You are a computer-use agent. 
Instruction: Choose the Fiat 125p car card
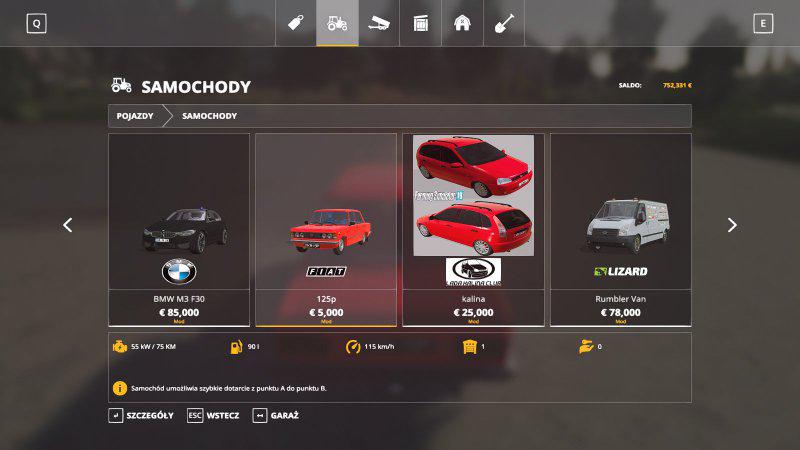point(326,230)
